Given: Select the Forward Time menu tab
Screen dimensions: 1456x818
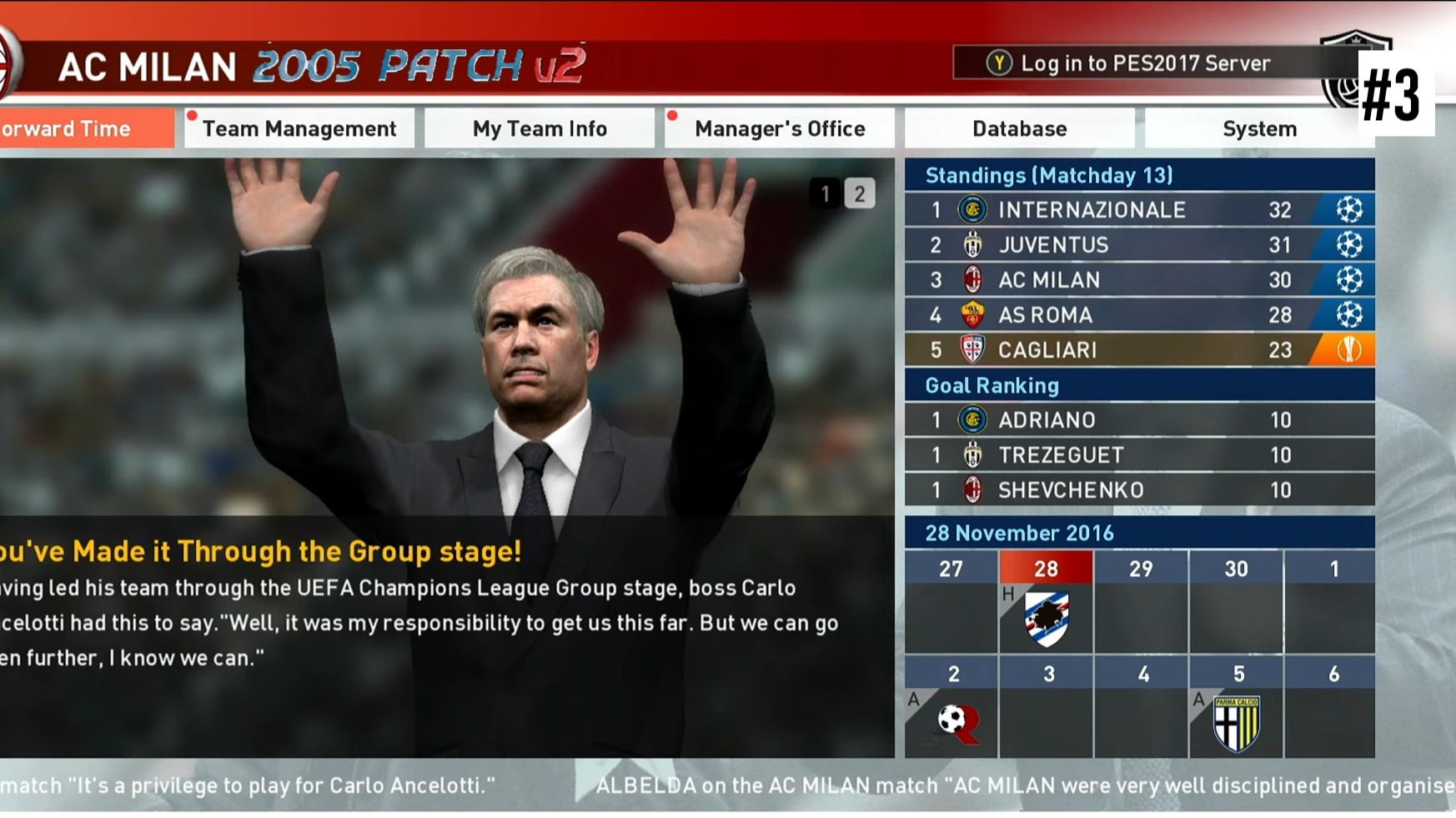Looking at the screenshot, I should [83, 128].
